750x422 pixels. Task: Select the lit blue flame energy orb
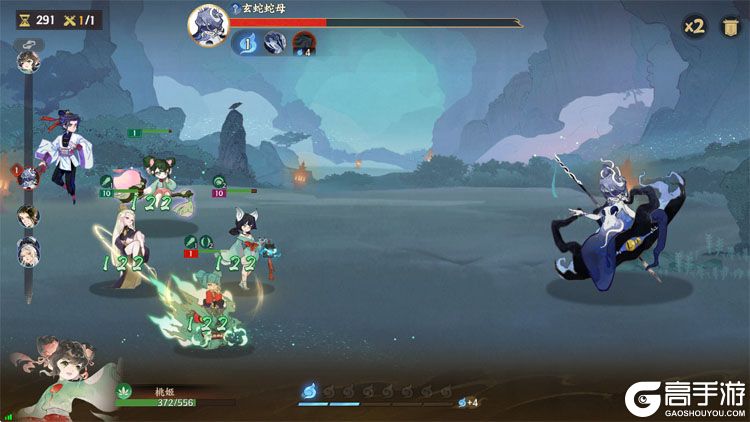[310, 390]
